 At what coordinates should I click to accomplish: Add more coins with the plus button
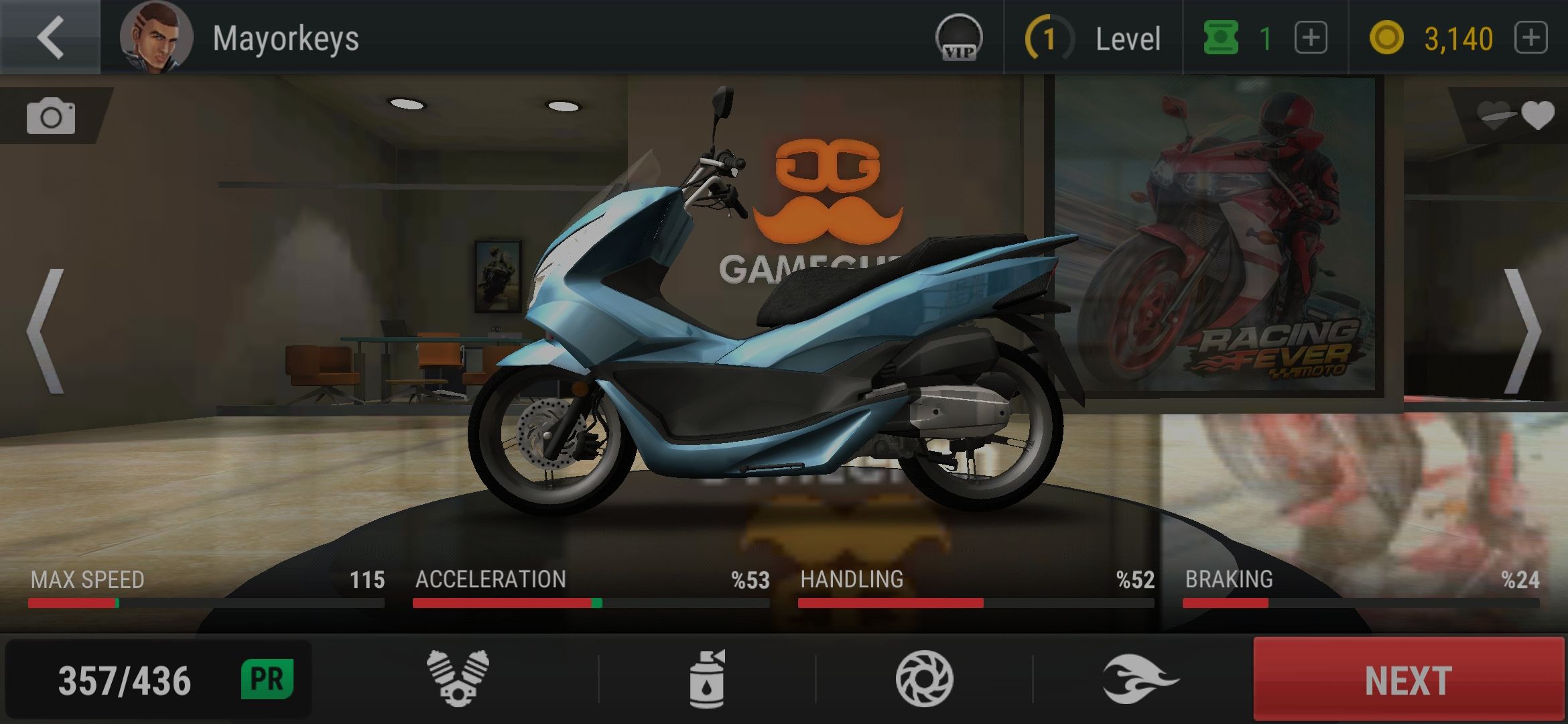1532,38
